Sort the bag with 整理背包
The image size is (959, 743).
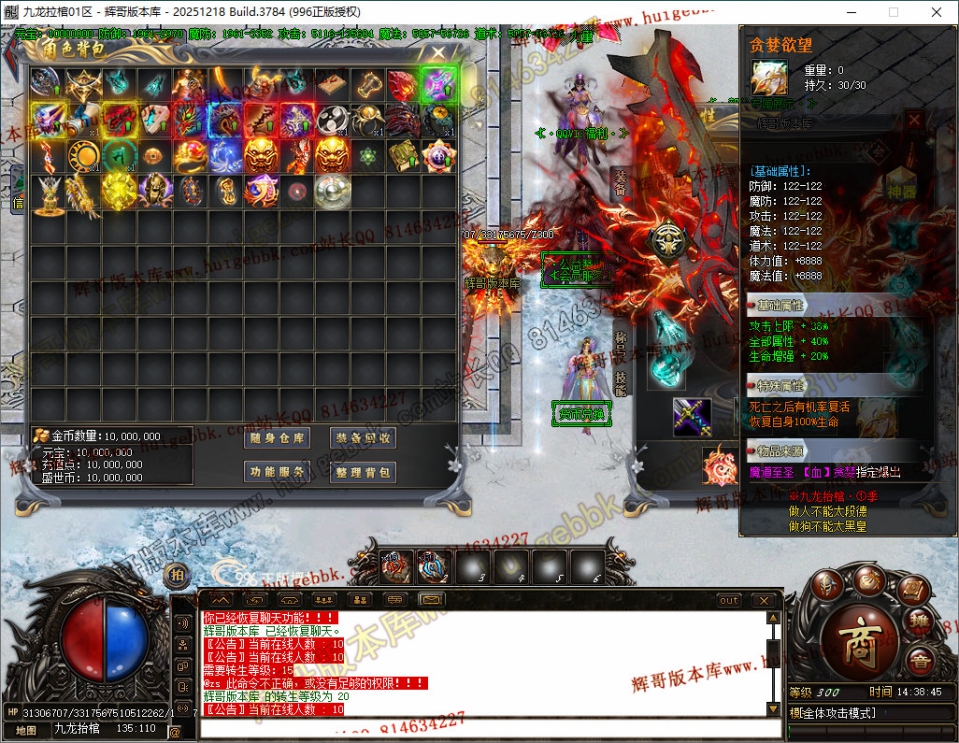pyautogui.click(x=363, y=472)
